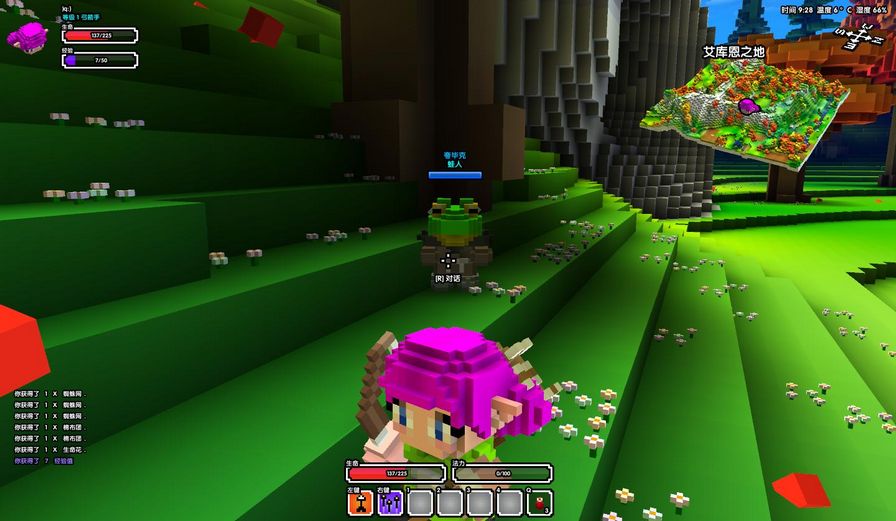Activate the purple right-click multi-arrow skill
Image resolution: width=896 pixels, height=521 pixels.
pos(390,502)
